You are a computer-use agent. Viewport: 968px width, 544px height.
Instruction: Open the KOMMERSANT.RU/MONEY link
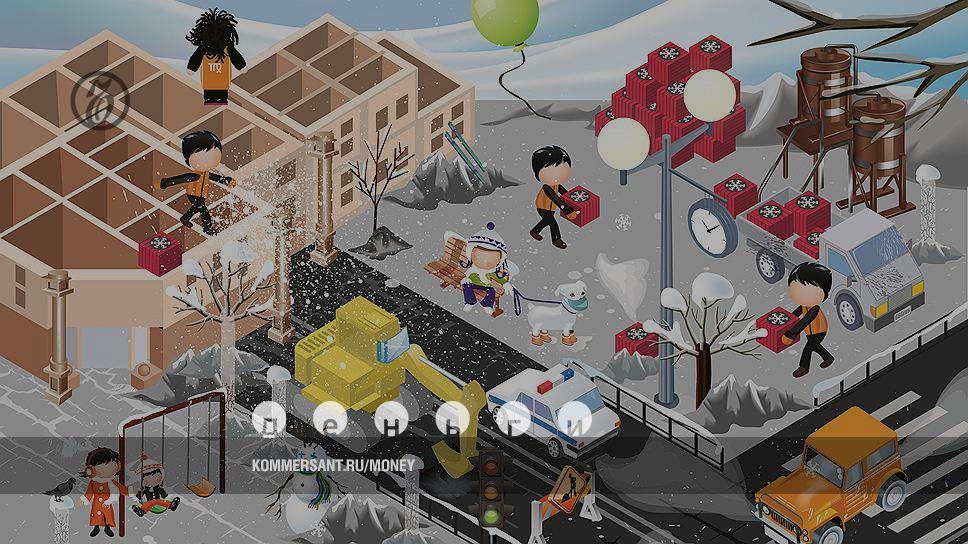pos(331,465)
